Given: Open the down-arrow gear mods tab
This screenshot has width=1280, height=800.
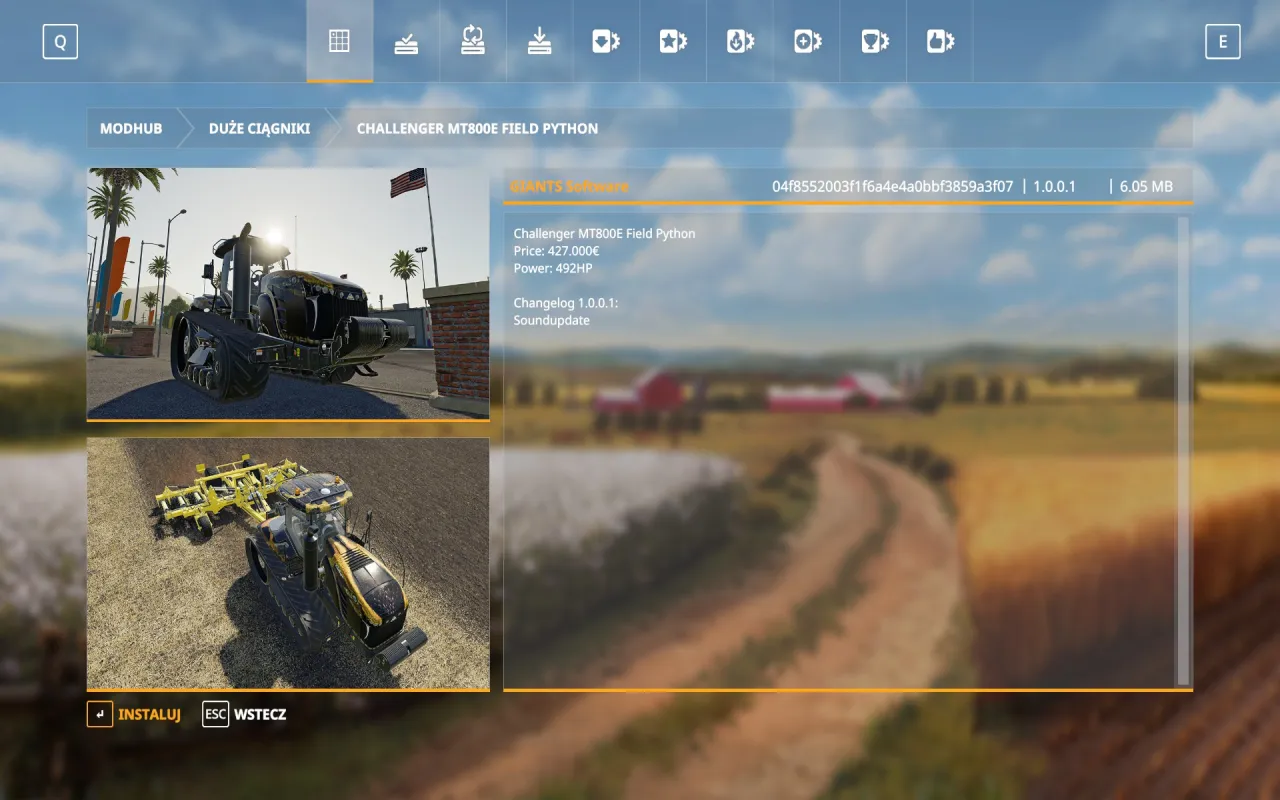Looking at the screenshot, I should [x=606, y=41].
